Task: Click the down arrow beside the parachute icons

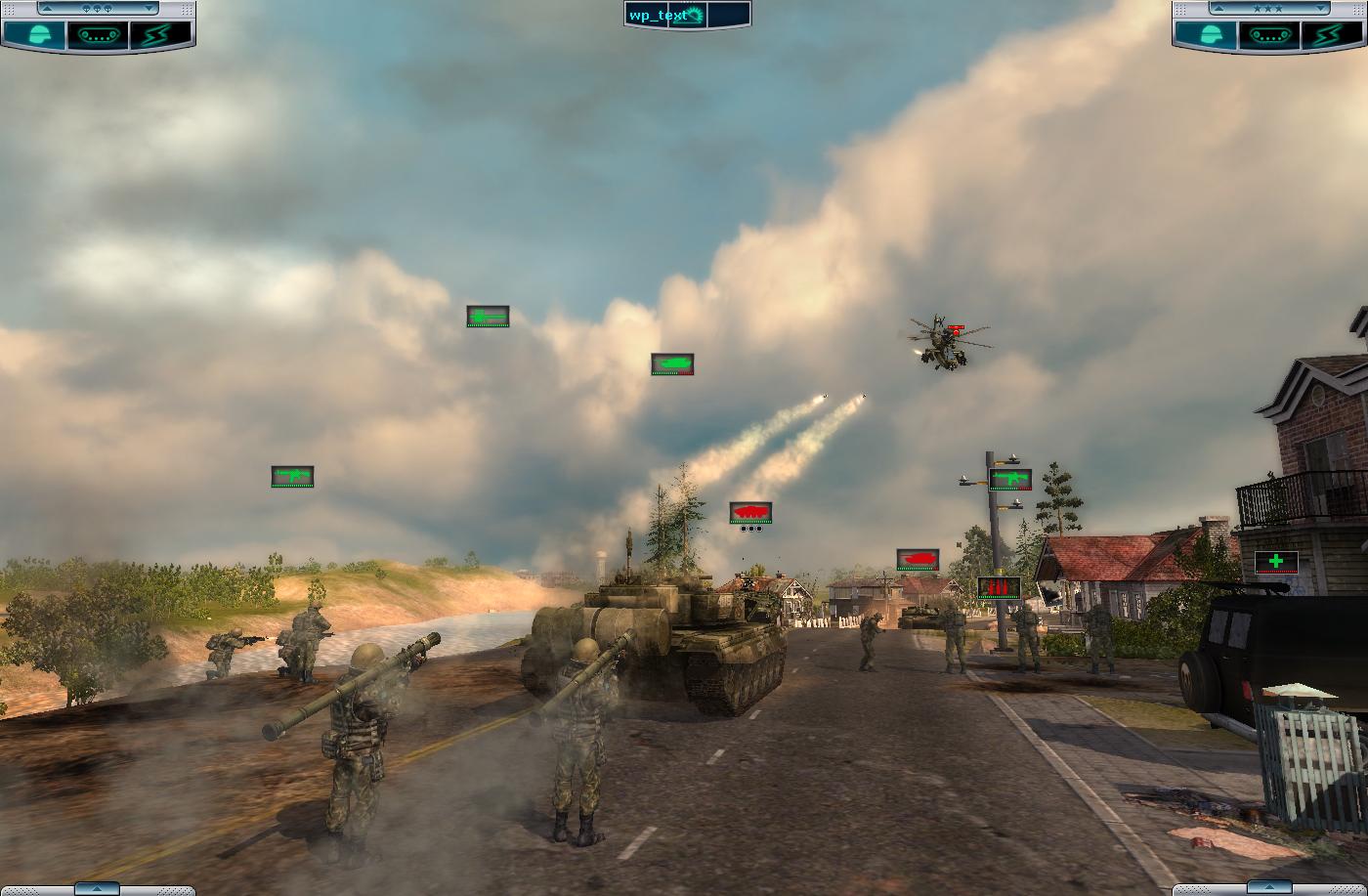Action: (149, 9)
